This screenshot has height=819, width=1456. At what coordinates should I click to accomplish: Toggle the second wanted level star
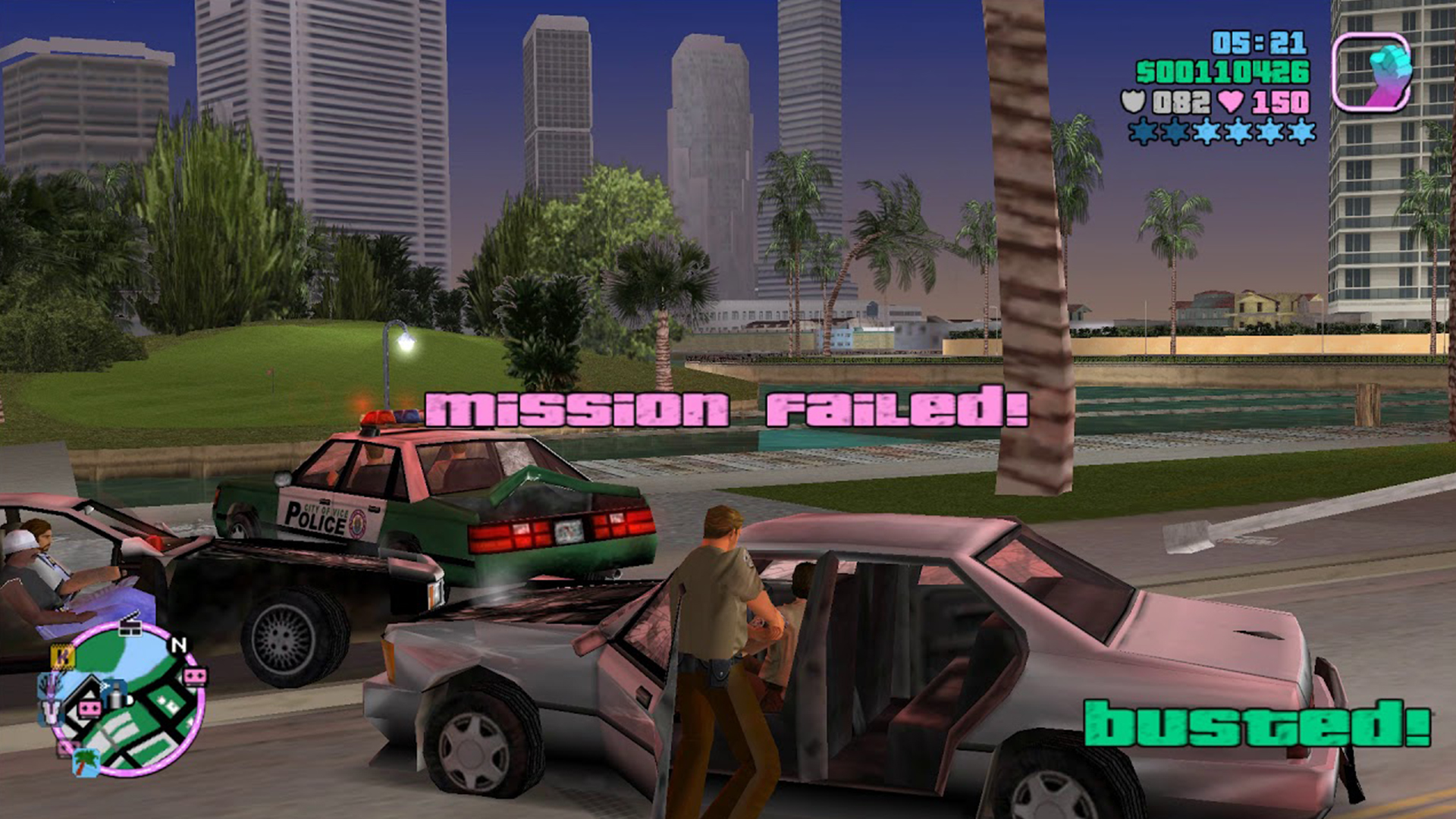pyautogui.click(x=1174, y=131)
